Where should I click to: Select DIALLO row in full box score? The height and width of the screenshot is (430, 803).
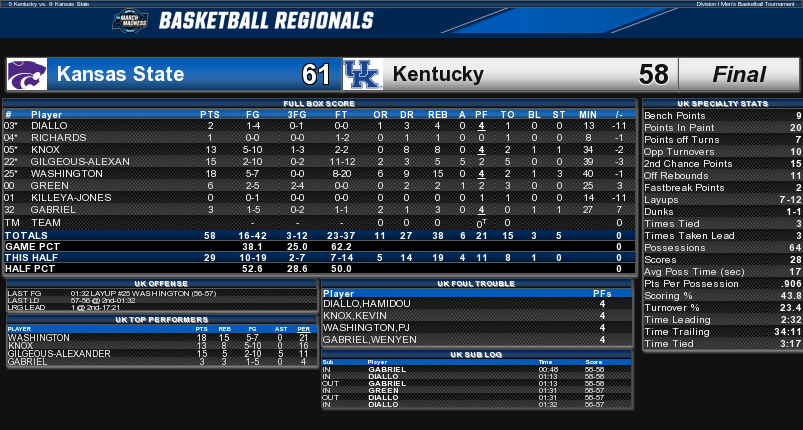[50, 126]
